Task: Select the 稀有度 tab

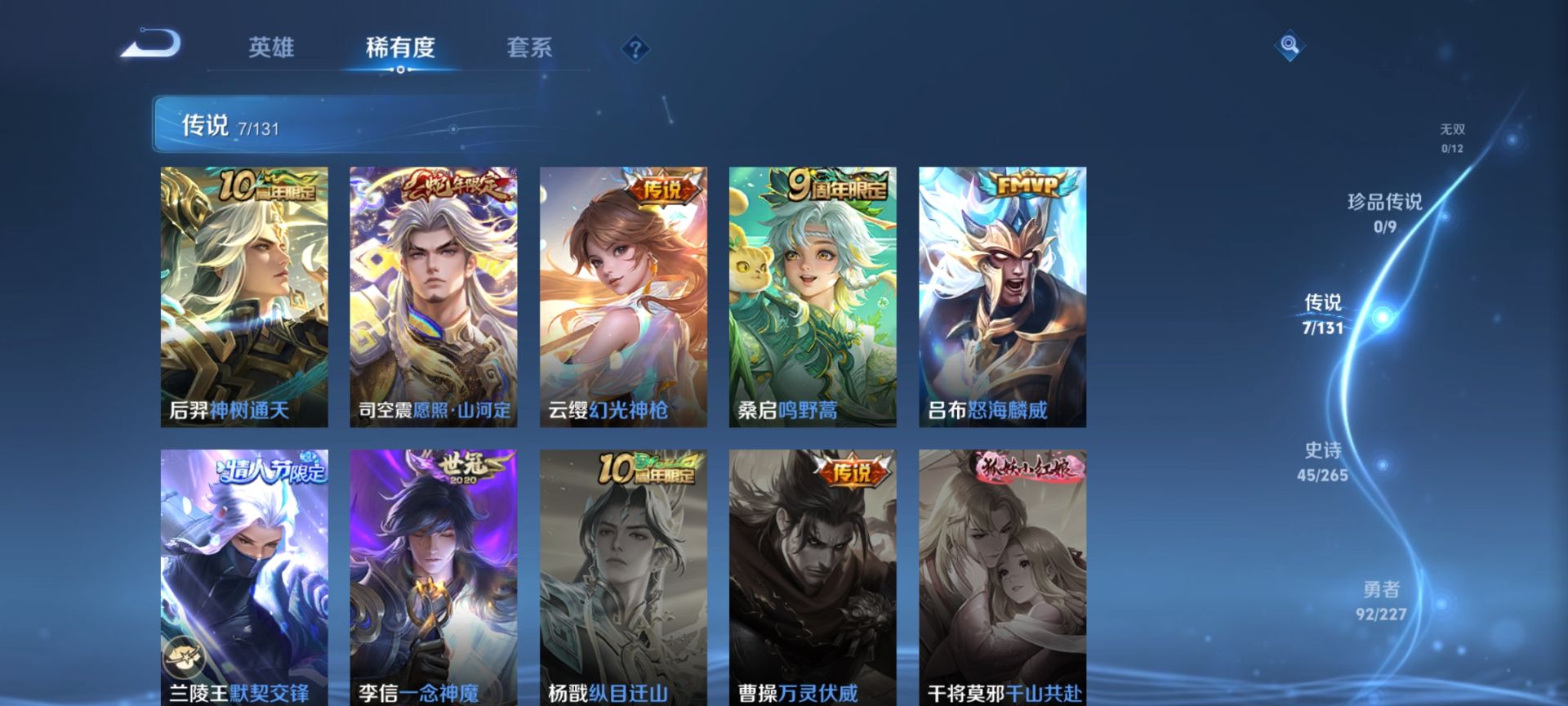Action: pos(400,47)
